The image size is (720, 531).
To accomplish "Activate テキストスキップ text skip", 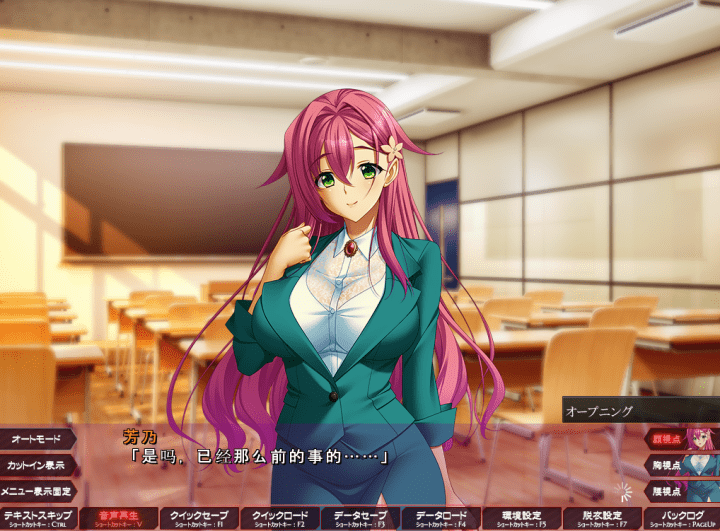I will (x=39, y=518).
